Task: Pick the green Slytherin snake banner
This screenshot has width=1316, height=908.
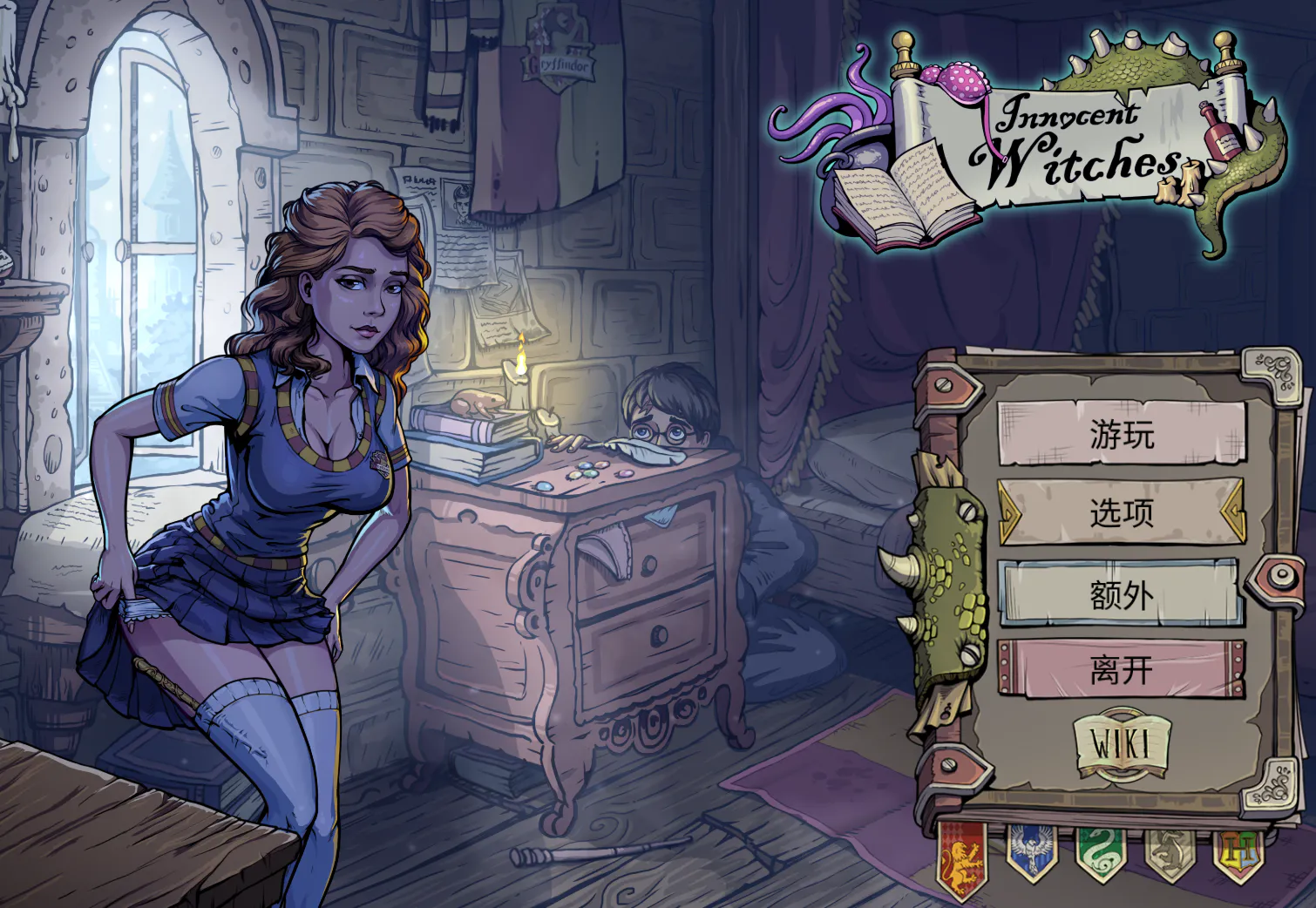Action: pyautogui.click(x=1101, y=851)
